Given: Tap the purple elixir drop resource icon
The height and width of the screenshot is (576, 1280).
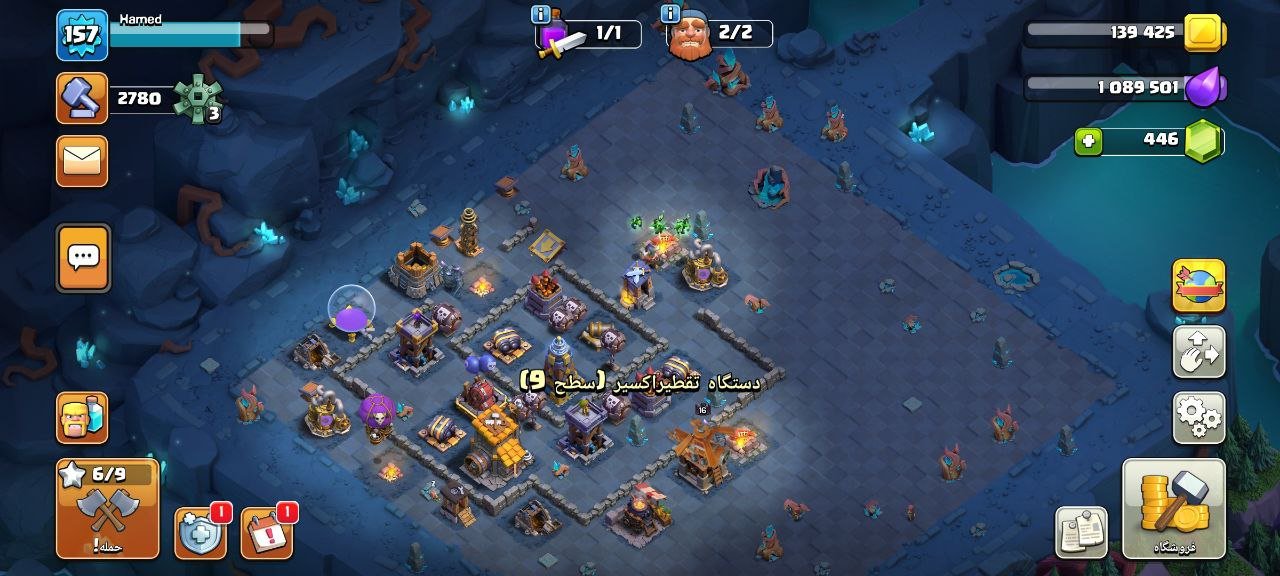Looking at the screenshot, I should click(x=1204, y=88).
